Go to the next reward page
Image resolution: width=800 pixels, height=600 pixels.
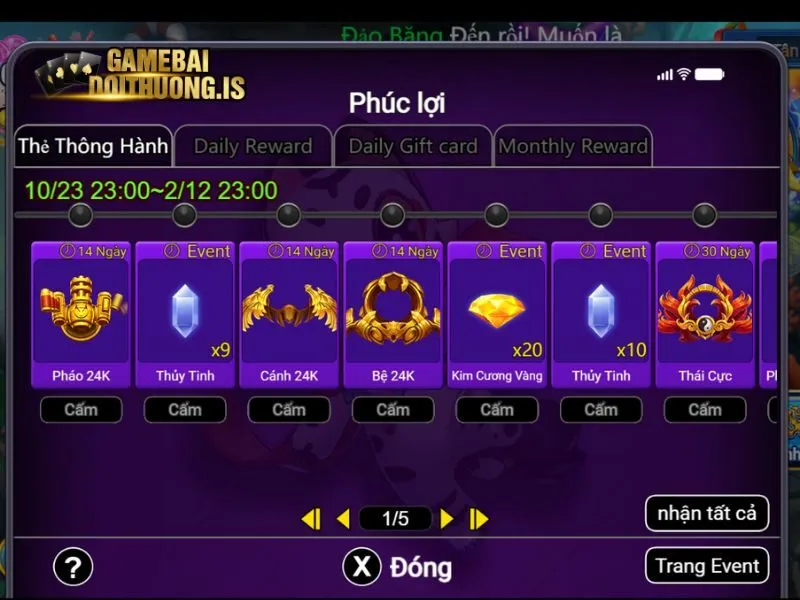[447, 518]
